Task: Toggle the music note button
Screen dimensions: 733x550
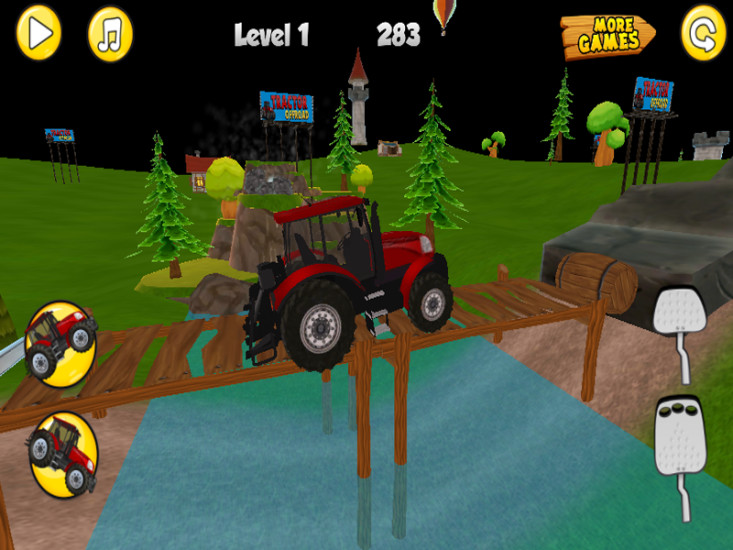Action: pyautogui.click(x=110, y=35)
